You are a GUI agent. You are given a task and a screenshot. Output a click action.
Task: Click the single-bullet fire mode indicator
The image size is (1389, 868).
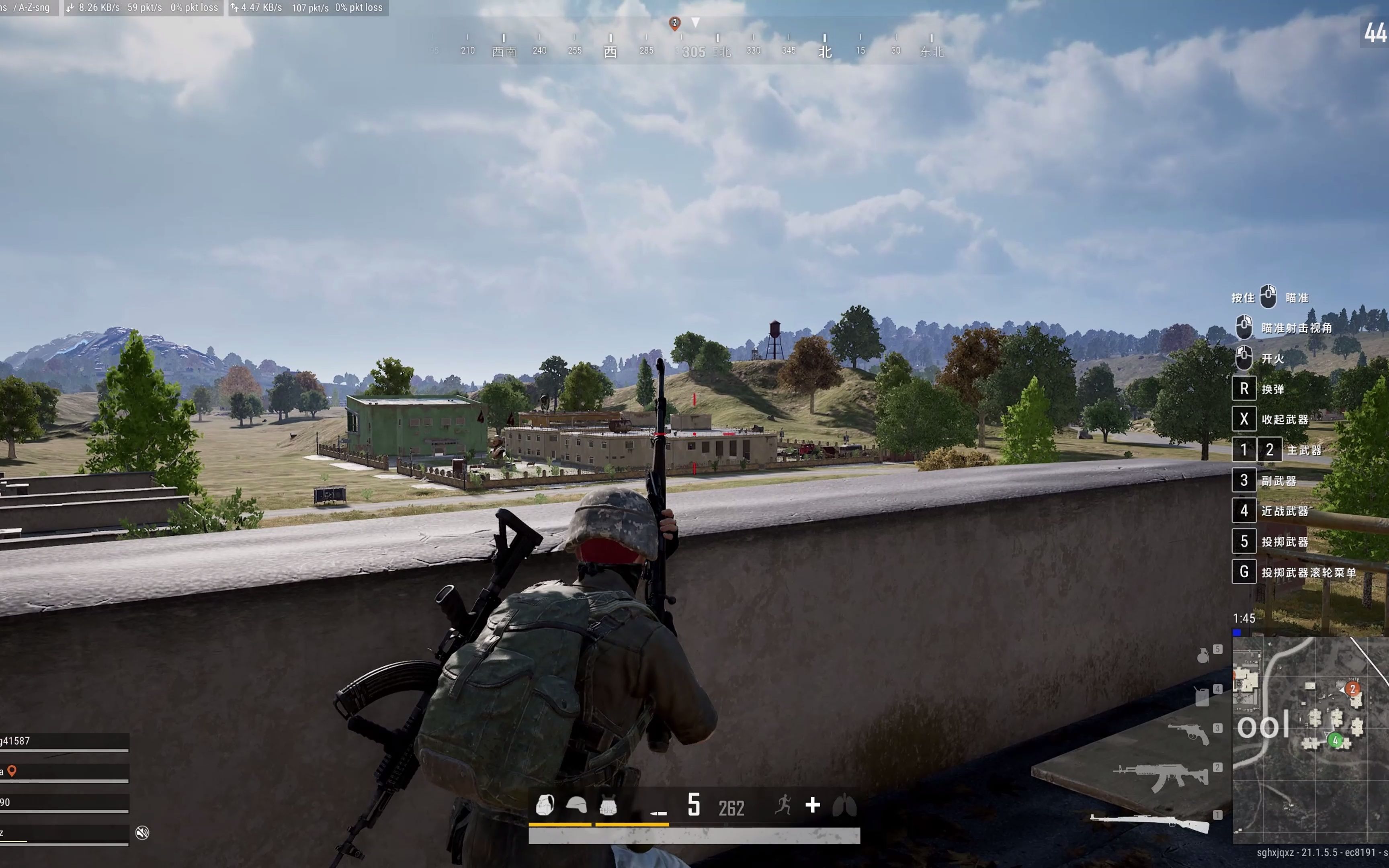click(658, 812)
